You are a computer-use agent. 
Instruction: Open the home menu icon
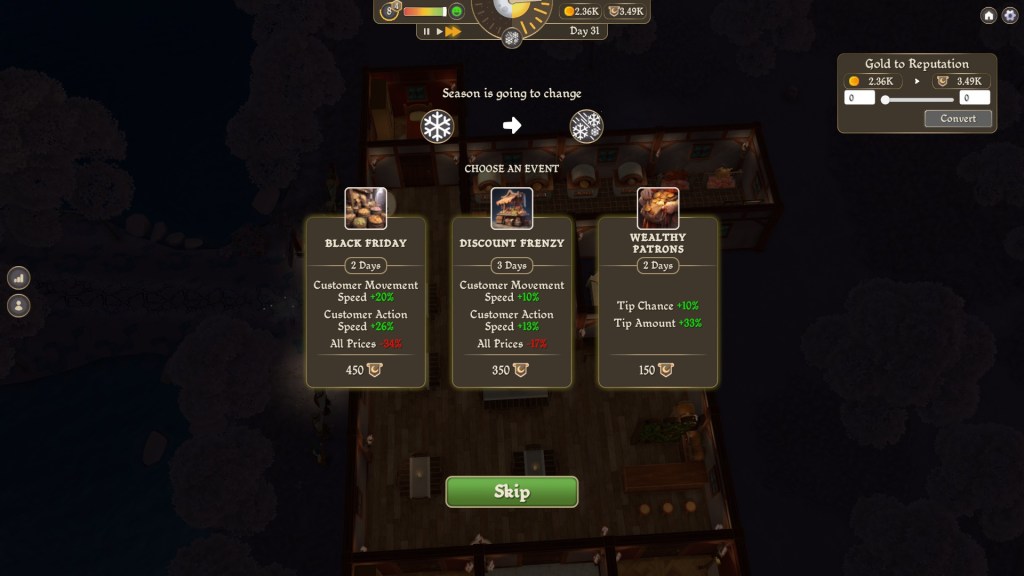click(988, 15)
